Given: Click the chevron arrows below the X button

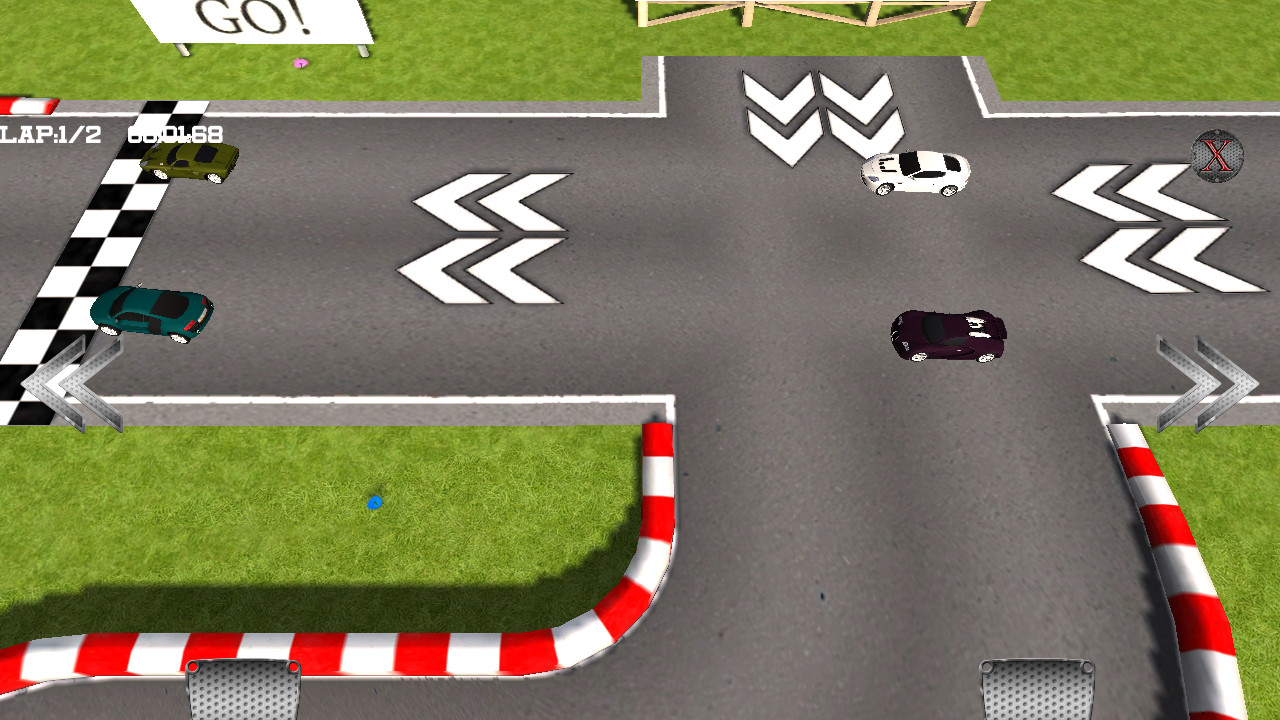Looking at the screenshot, I should (x=1145, y=230).
